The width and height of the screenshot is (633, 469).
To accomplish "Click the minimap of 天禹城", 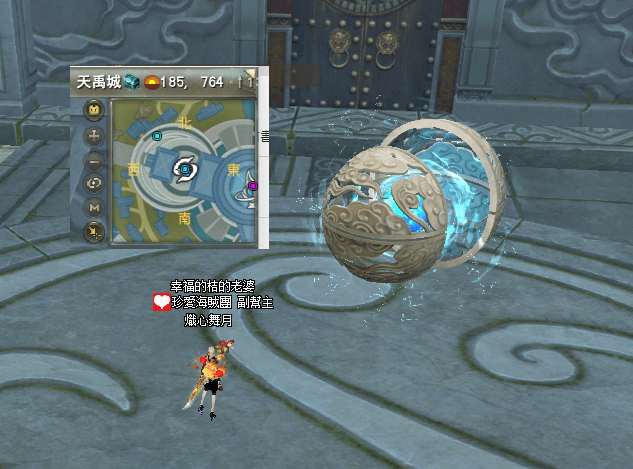I will tap(186, 172).
